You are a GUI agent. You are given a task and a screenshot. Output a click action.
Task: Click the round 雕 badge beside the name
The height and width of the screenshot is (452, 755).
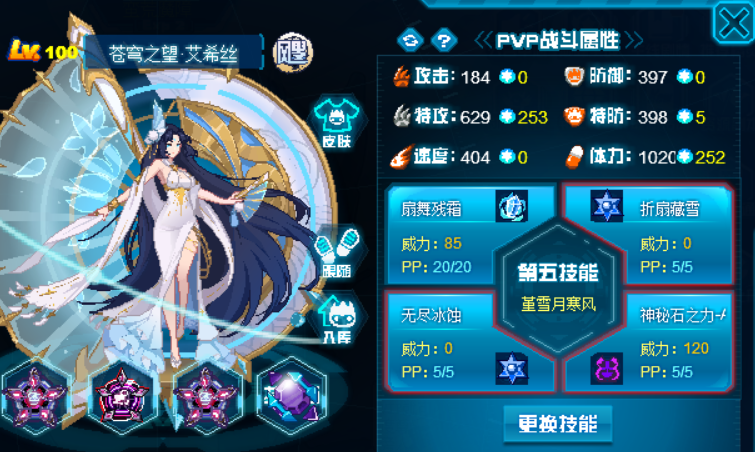click(x=291, y=50)
